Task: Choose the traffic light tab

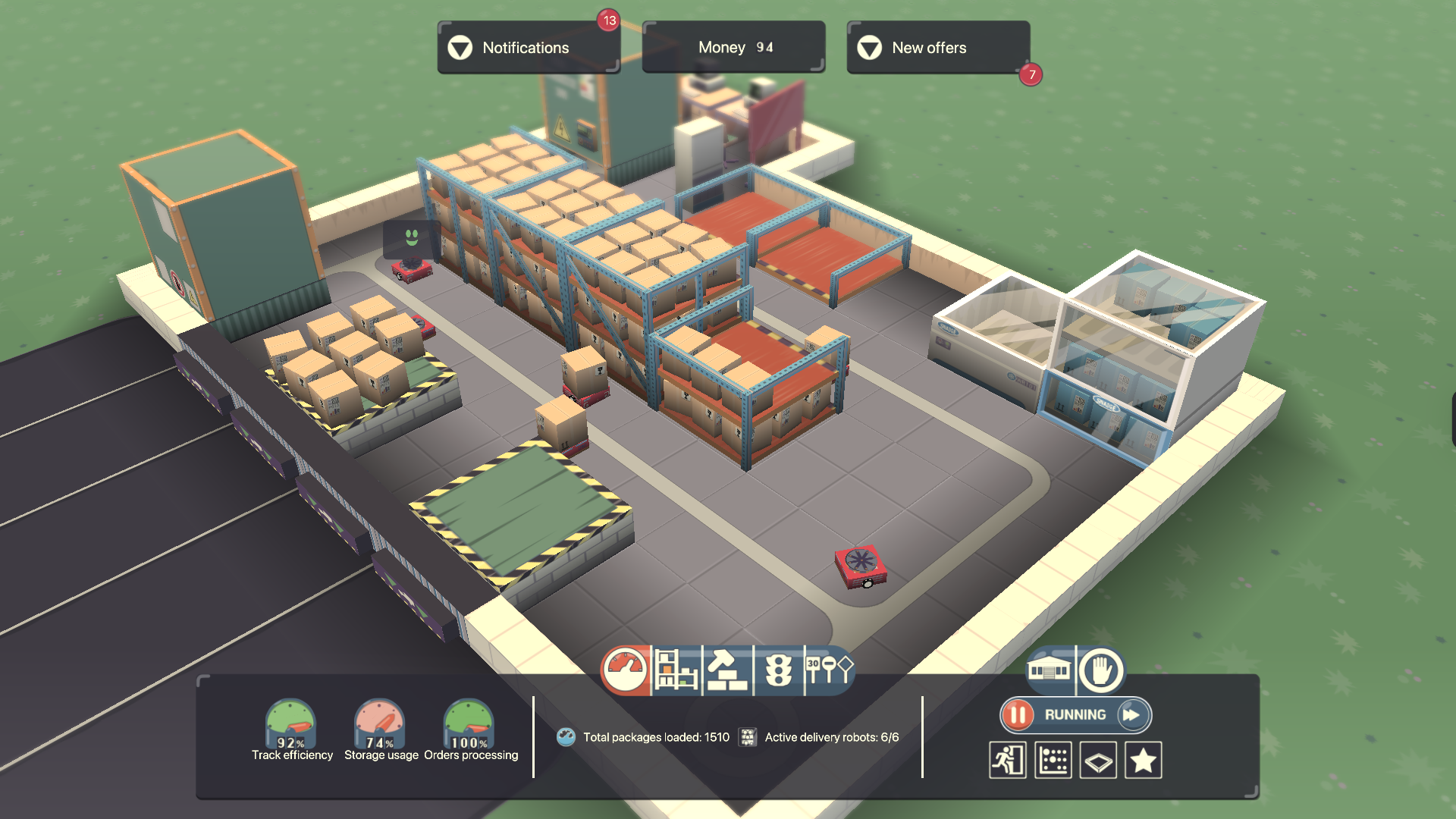Action: pyautogui.click(x=778, y=670)
